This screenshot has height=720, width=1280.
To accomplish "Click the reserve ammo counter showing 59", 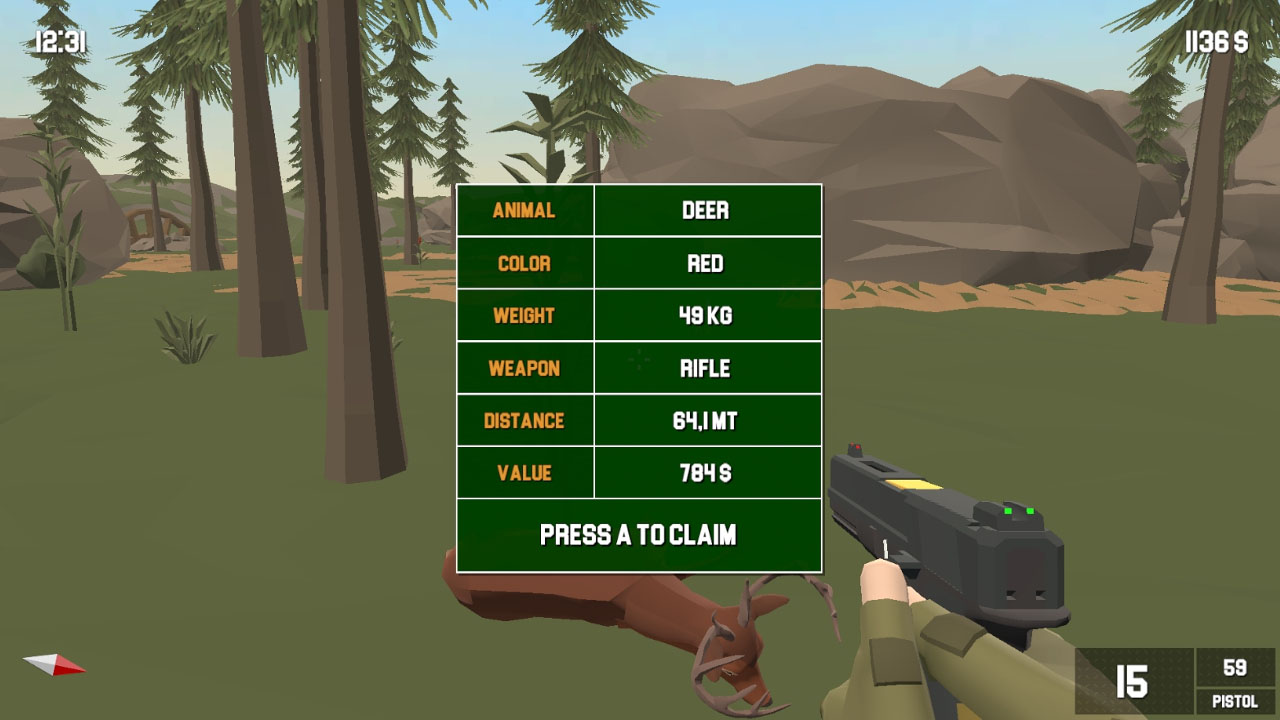I will click(1233, 666).
